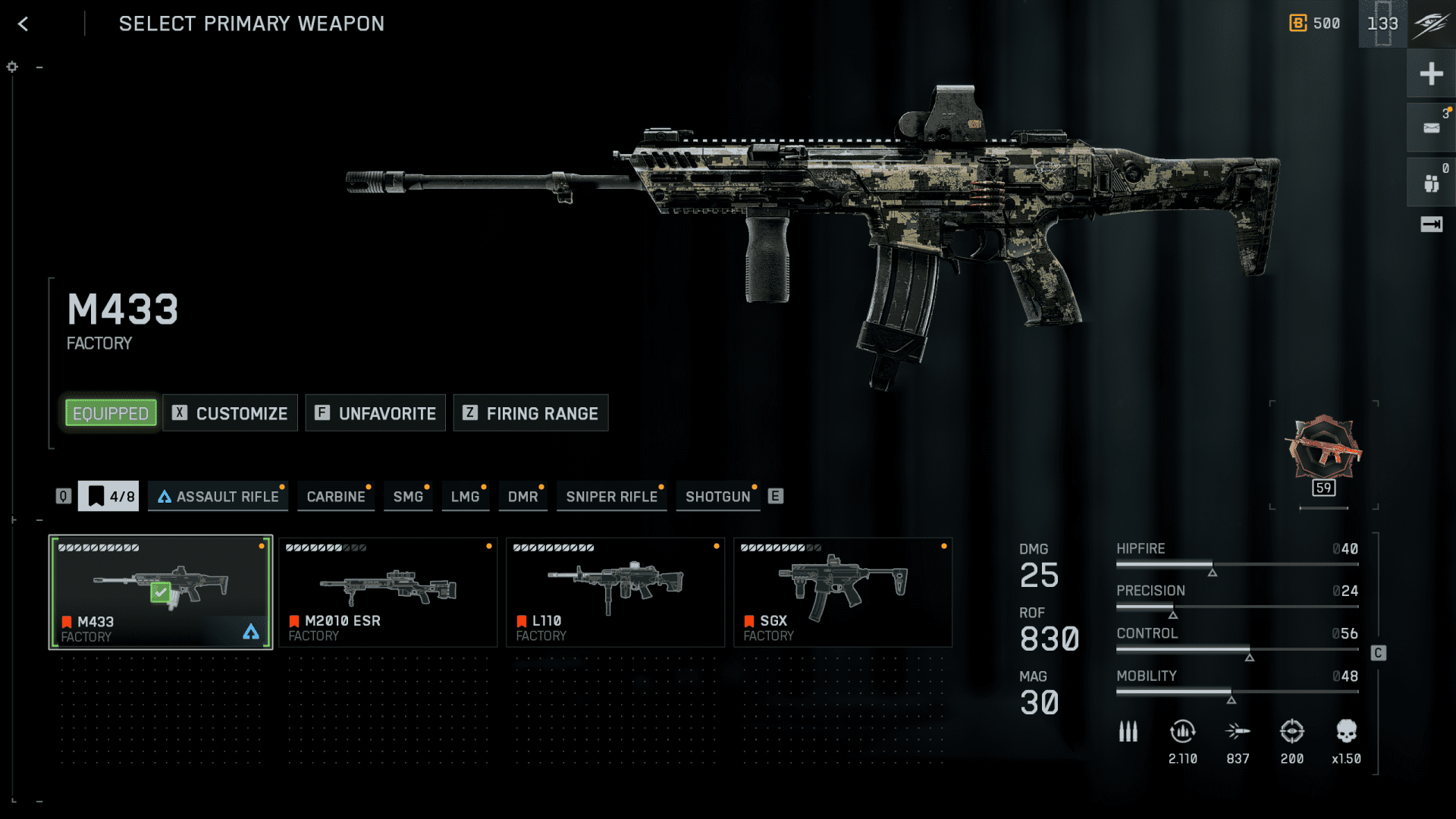Image resolution: width=1456 pixels, height=819 pixels.
Task: Choose the Shotgun tab
Action: coord(717,497)
